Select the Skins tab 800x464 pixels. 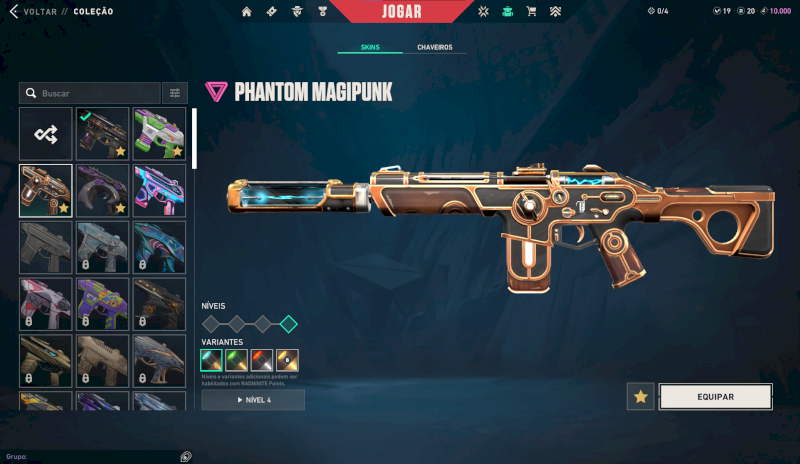pos(369,47)
